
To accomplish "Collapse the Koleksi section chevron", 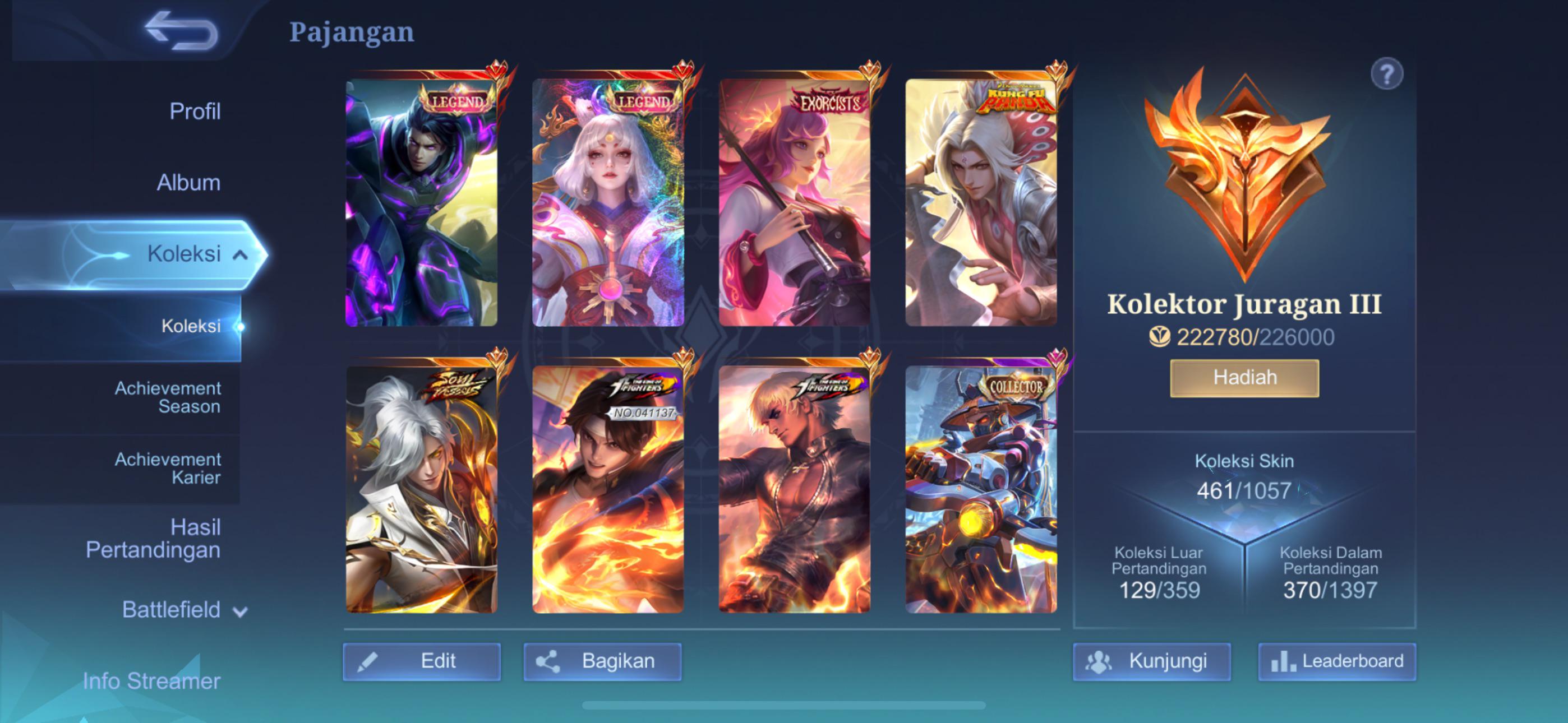I will point(241,254).
